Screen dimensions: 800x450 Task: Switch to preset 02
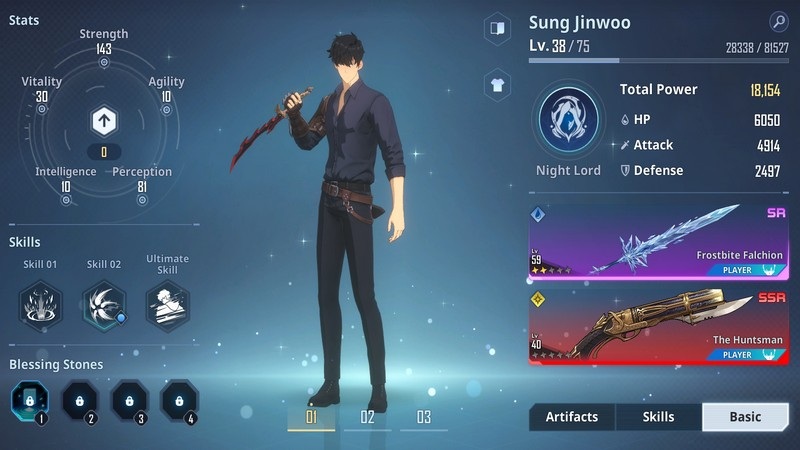367,417
